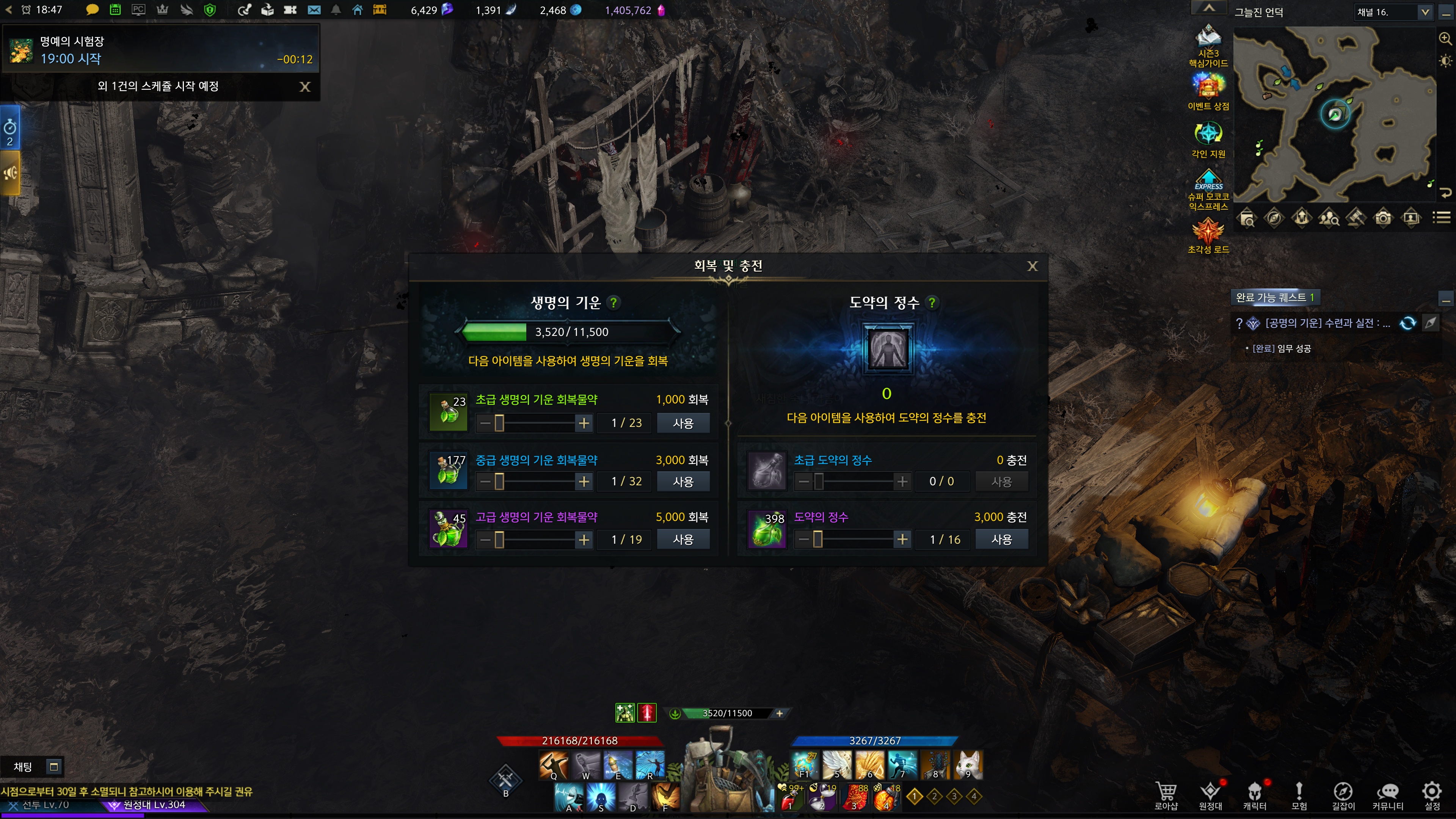Increase 도약의 정수 quantity with plus
The height and width of the screenshot is (819, 1456).
[x=902, y=540]
